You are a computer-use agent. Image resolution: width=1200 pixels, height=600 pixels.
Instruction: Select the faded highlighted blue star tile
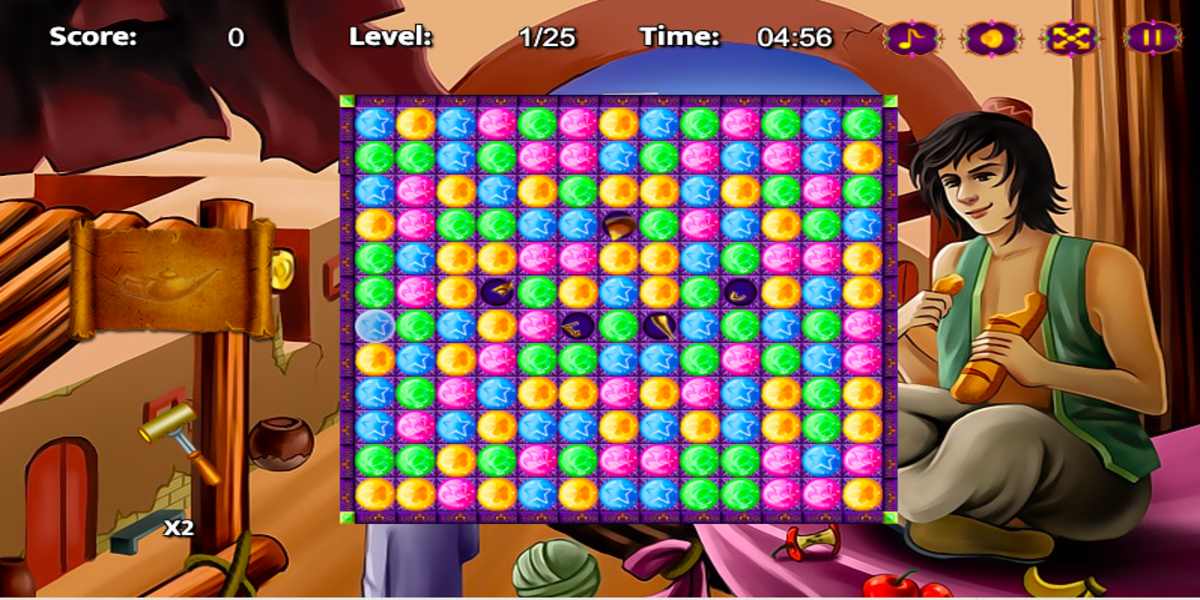click(374, 326)
